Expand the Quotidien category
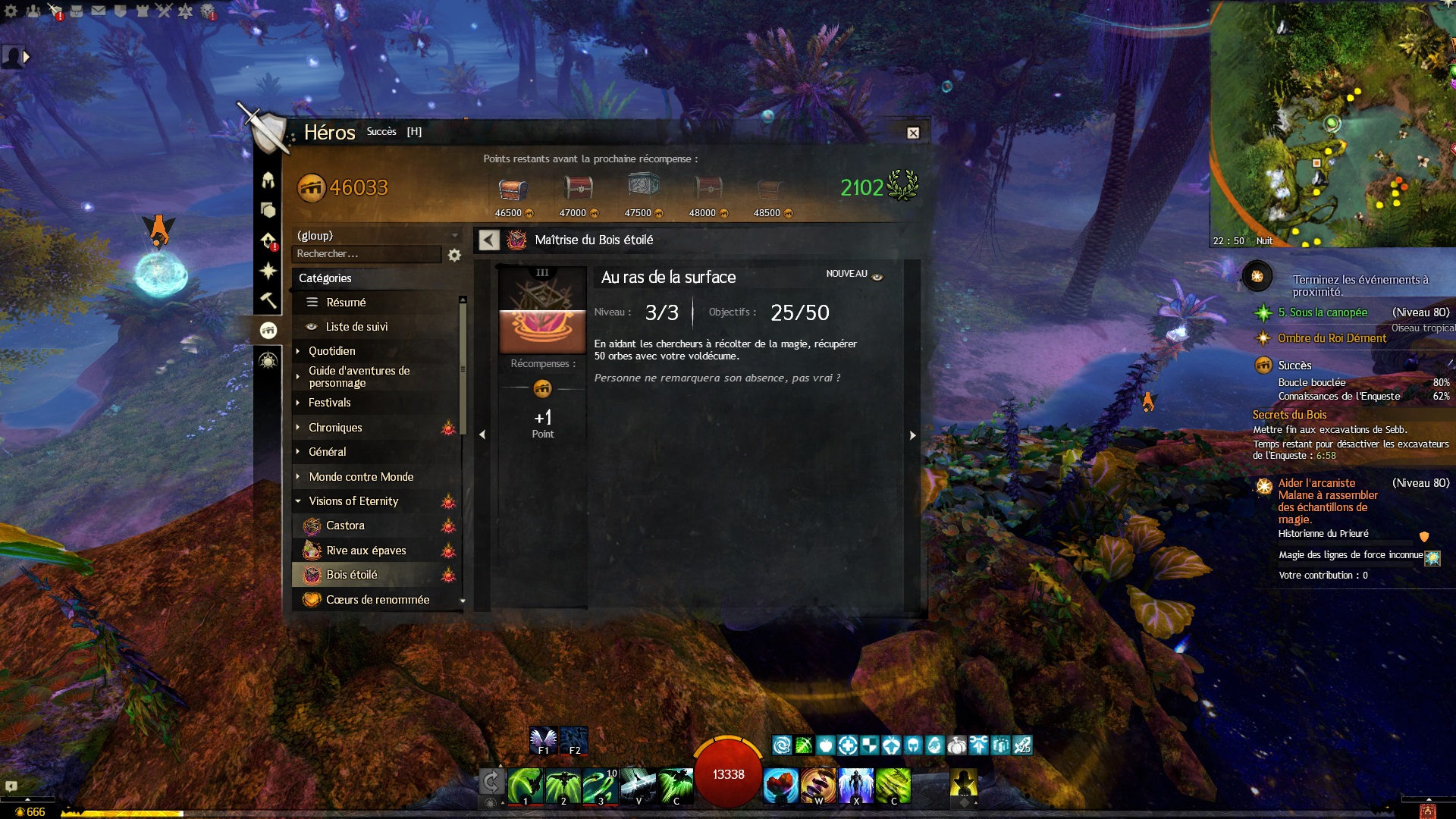 (x=331, y=351)
